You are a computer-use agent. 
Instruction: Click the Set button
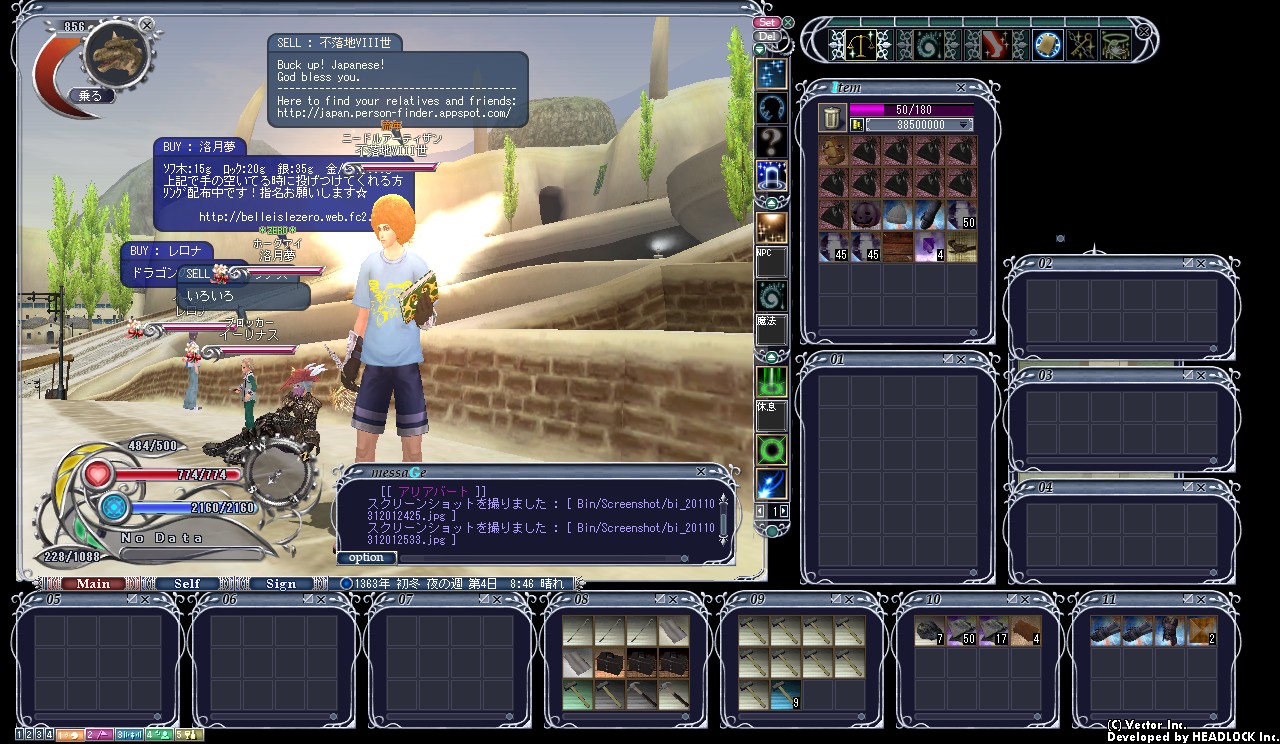pos(767,22)
